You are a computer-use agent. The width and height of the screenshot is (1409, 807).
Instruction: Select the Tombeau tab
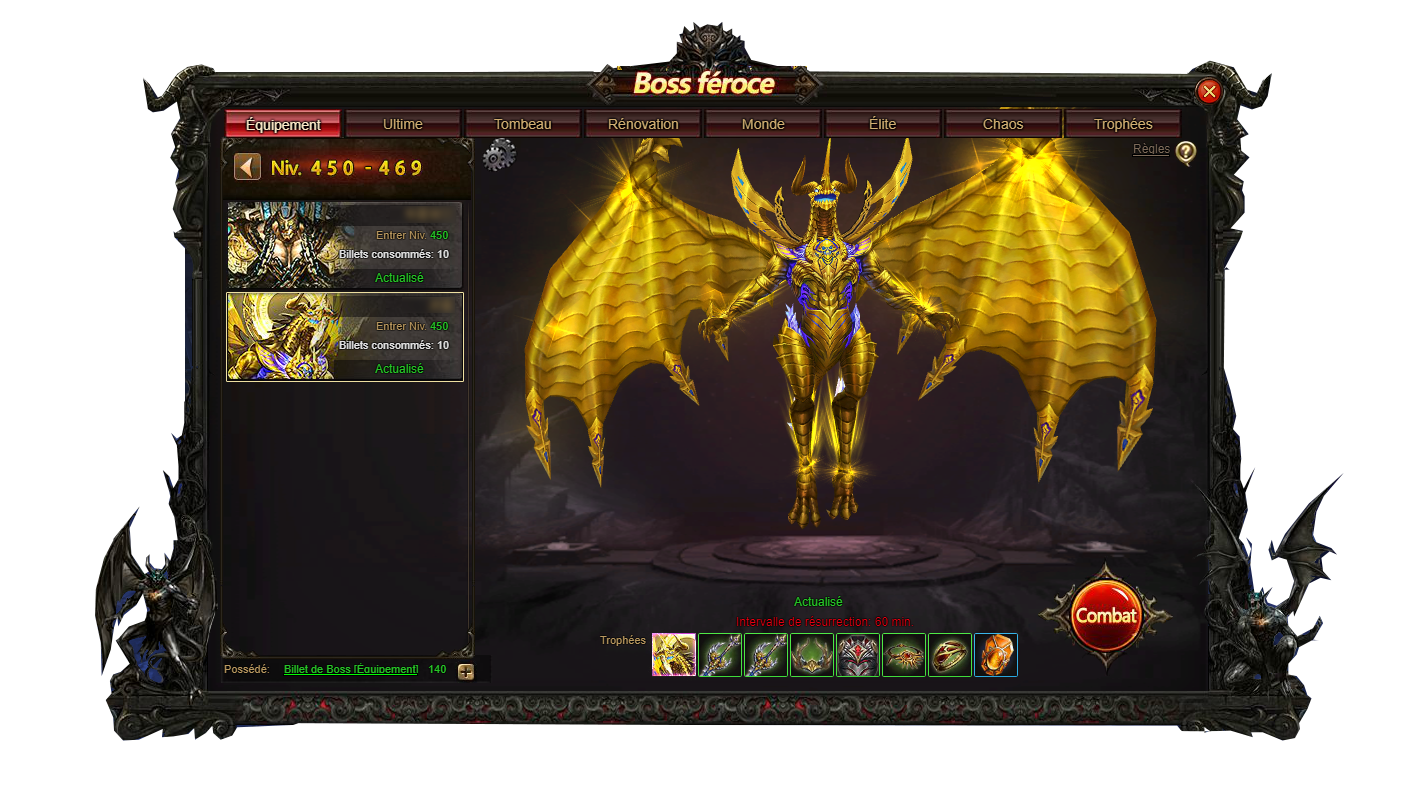[x=523, y=125]
